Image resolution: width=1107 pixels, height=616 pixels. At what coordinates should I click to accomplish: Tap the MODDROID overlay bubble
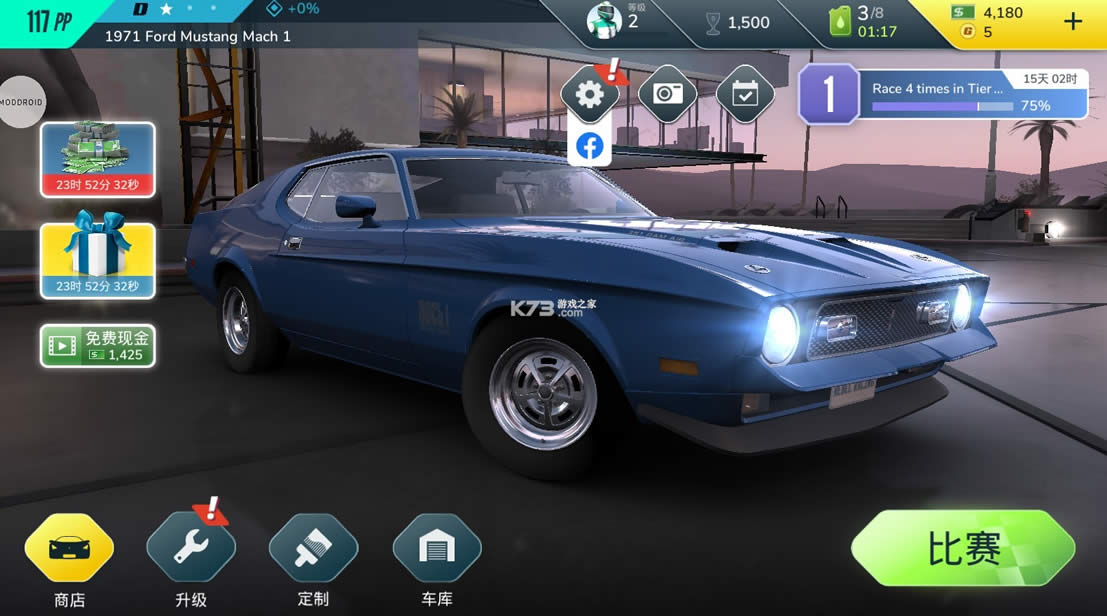[21, 102]
